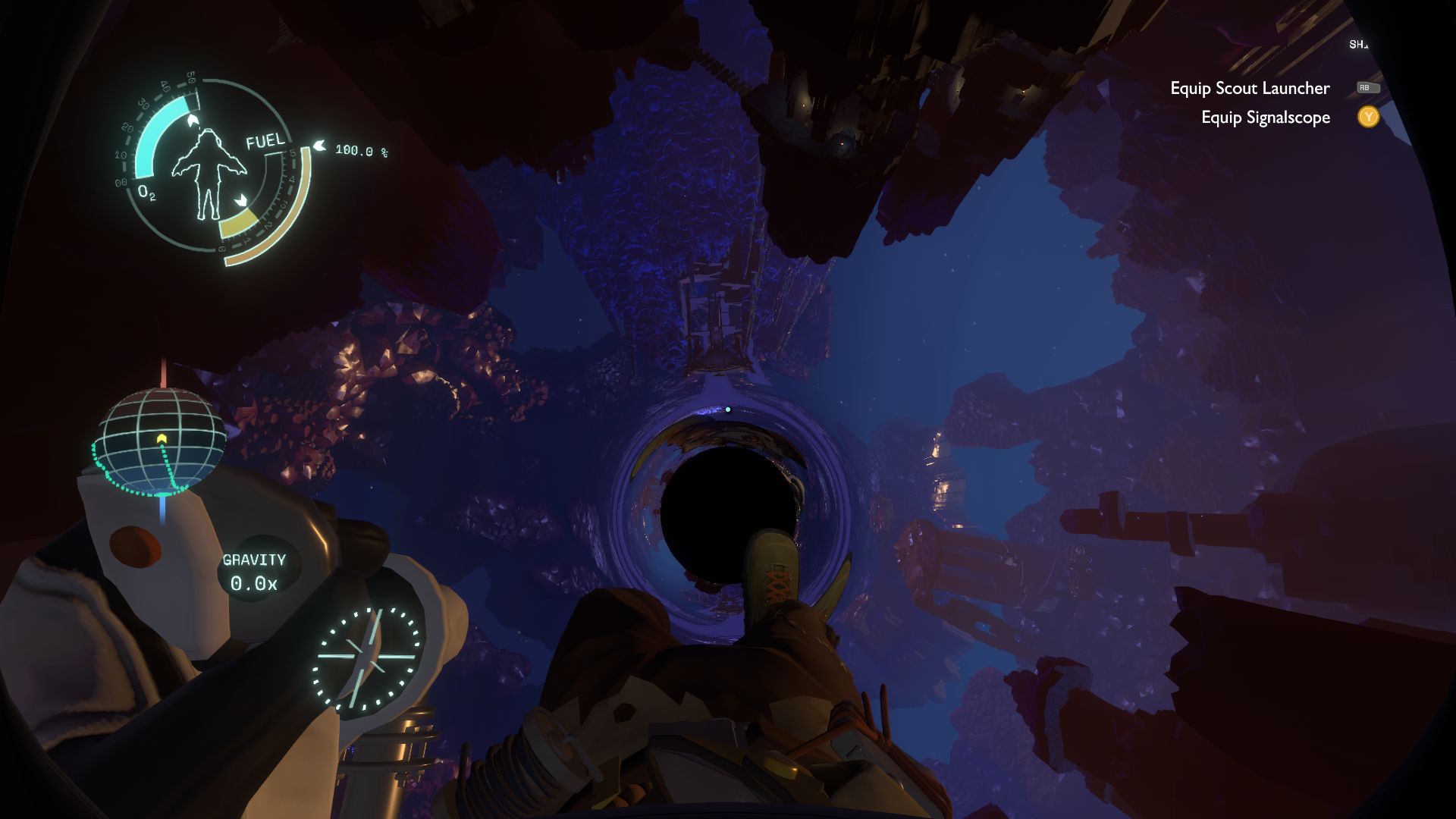Select the Equip Scout Launcher prompt

(1250, 89)
